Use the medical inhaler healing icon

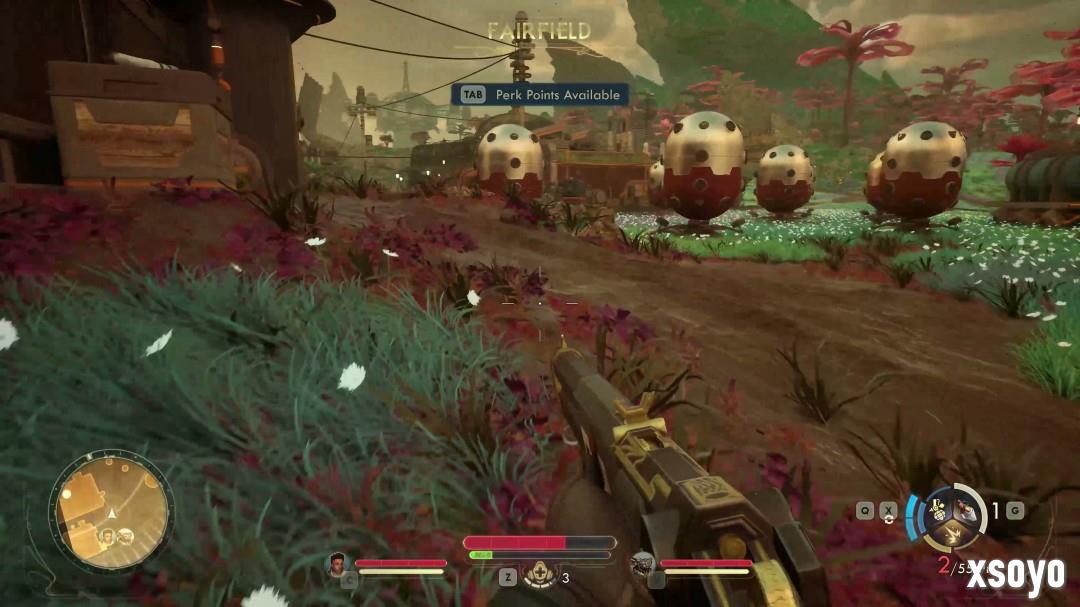[x=541, y=575]
